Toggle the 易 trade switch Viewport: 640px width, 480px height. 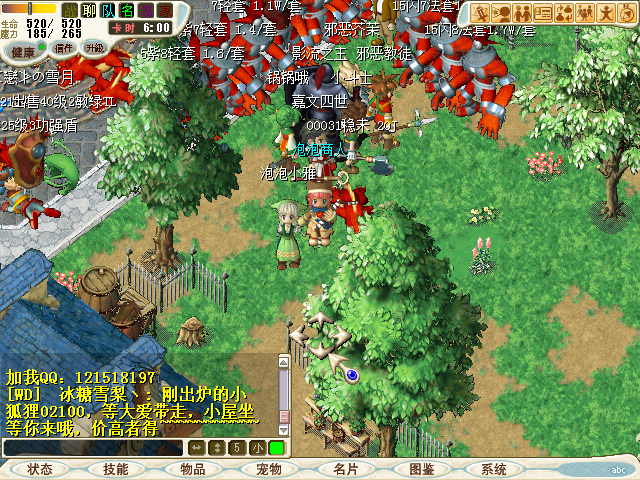coord(146,10)
